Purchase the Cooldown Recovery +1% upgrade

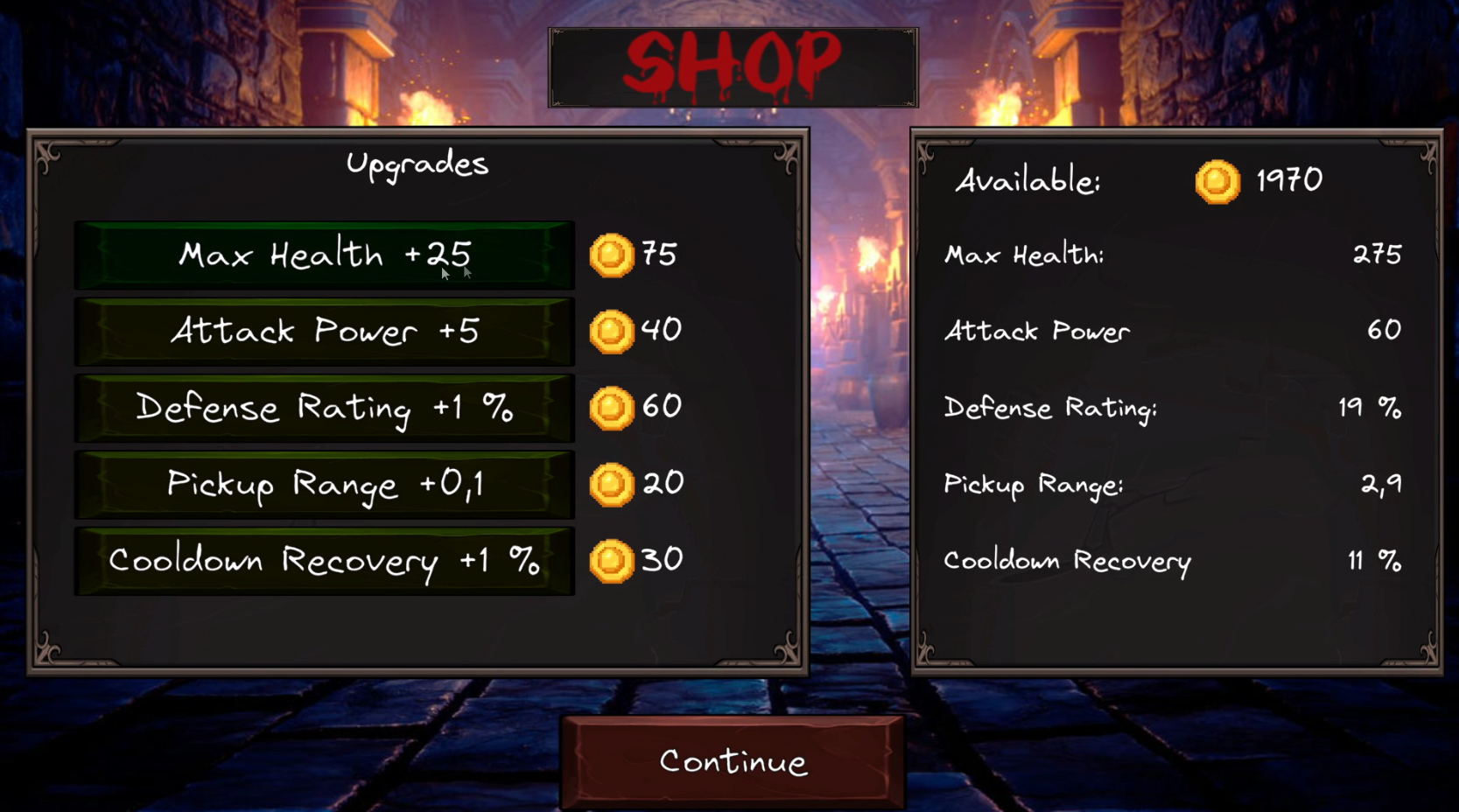pyautogui.click(x=325, y=559)
